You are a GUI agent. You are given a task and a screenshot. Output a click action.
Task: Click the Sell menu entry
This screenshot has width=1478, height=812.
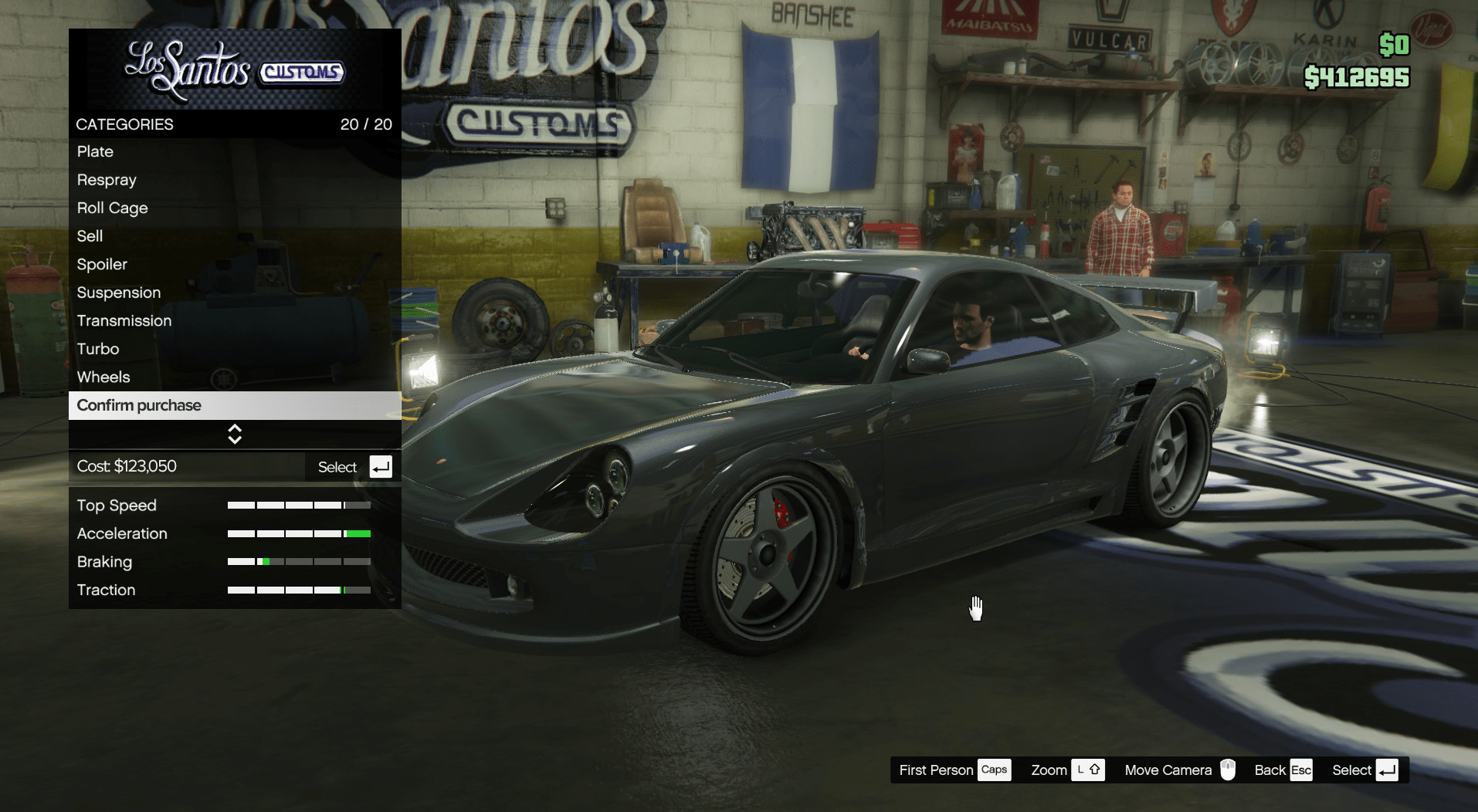pos(90,236)
